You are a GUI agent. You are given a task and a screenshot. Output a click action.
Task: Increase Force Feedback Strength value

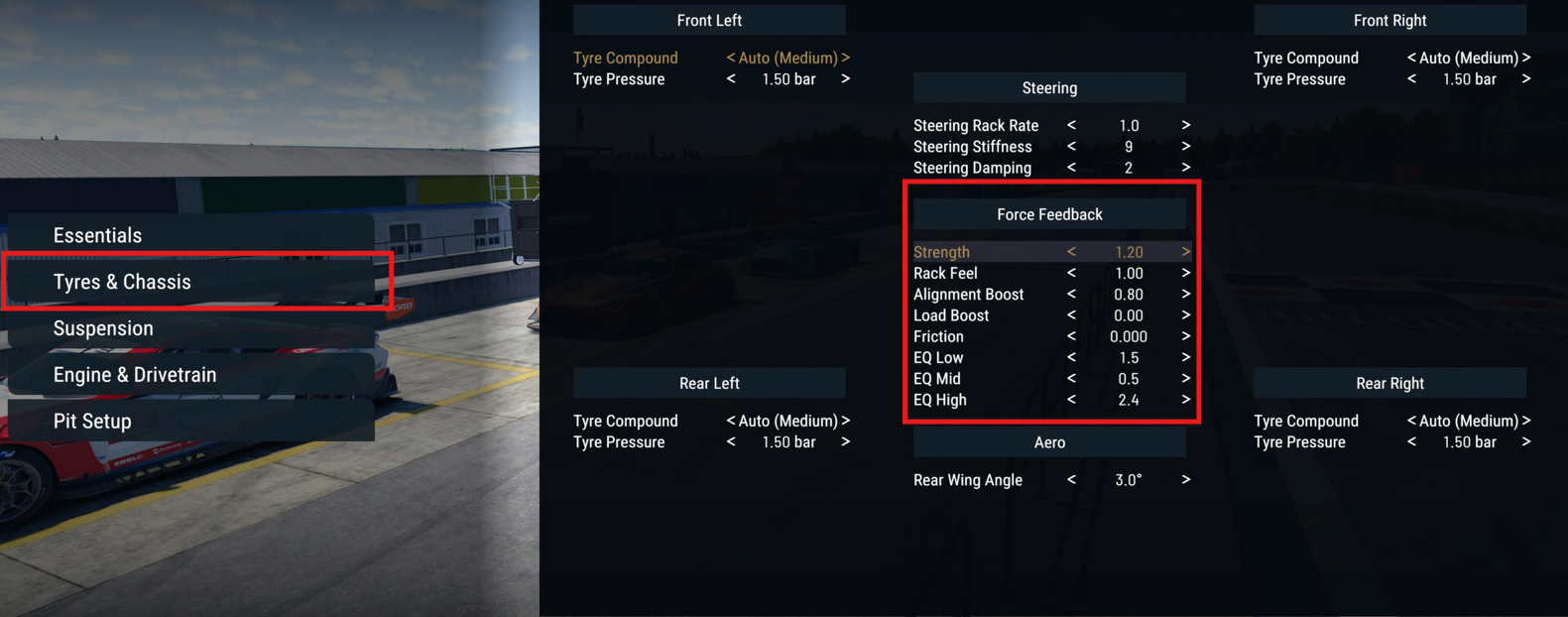pos(1185,252)
